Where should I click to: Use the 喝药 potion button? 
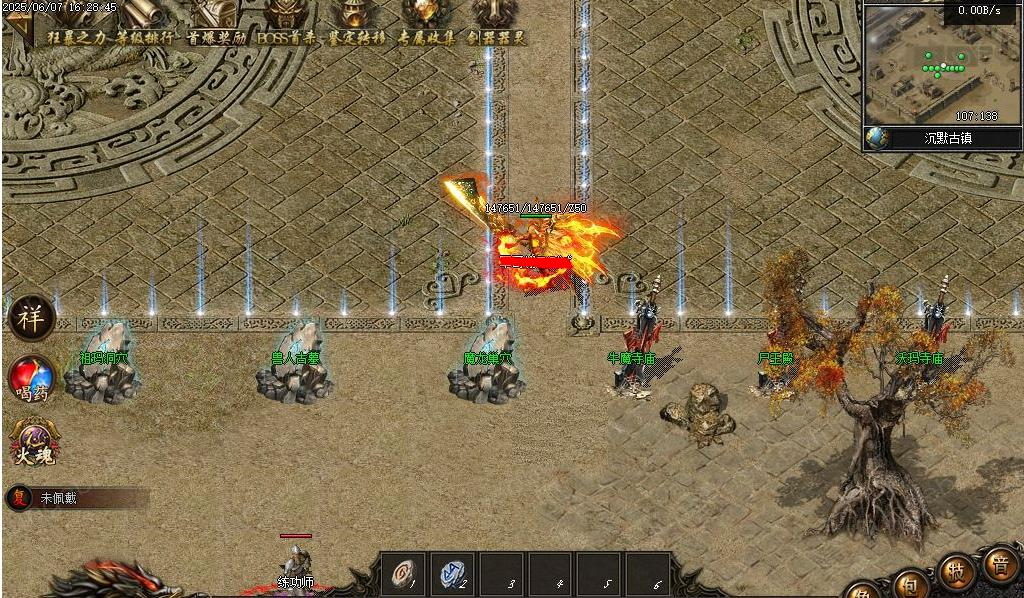[x=31, y=380]
